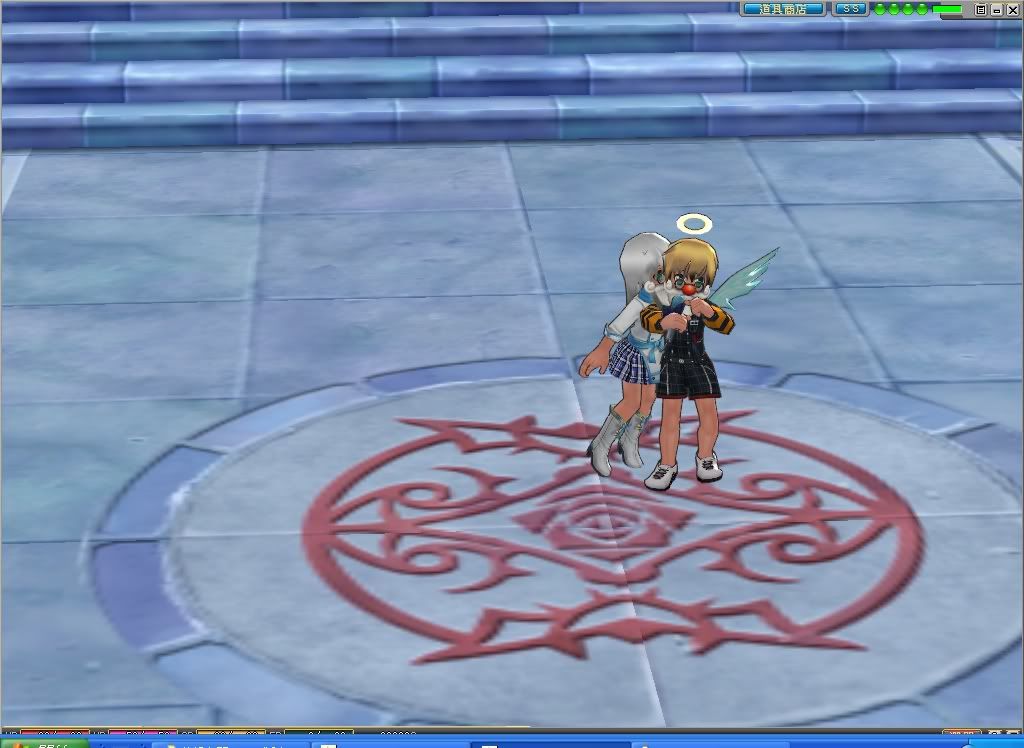Open the game window menu icon
The image size is (1024, 748).
point(981,9)
